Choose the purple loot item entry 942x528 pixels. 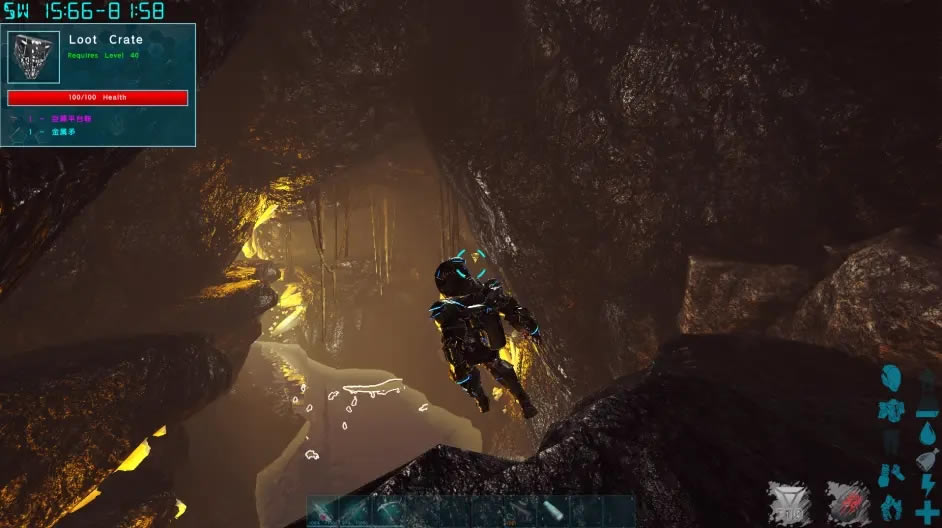click(72, 118)
